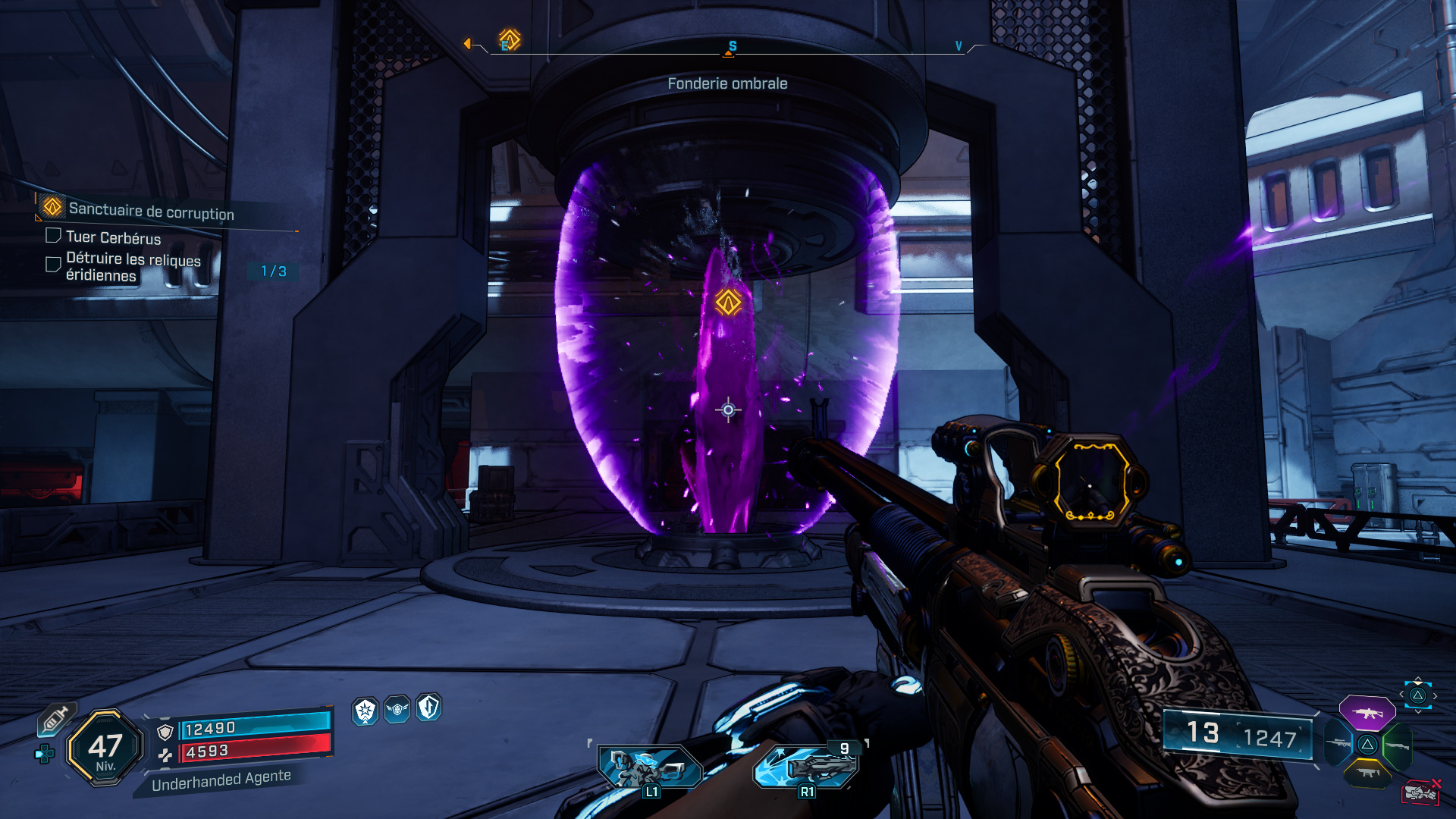Inspect the lightning shield buff icon
Image resolution: width=1456 pixels, height=819 pixels.
click(429, 708)
